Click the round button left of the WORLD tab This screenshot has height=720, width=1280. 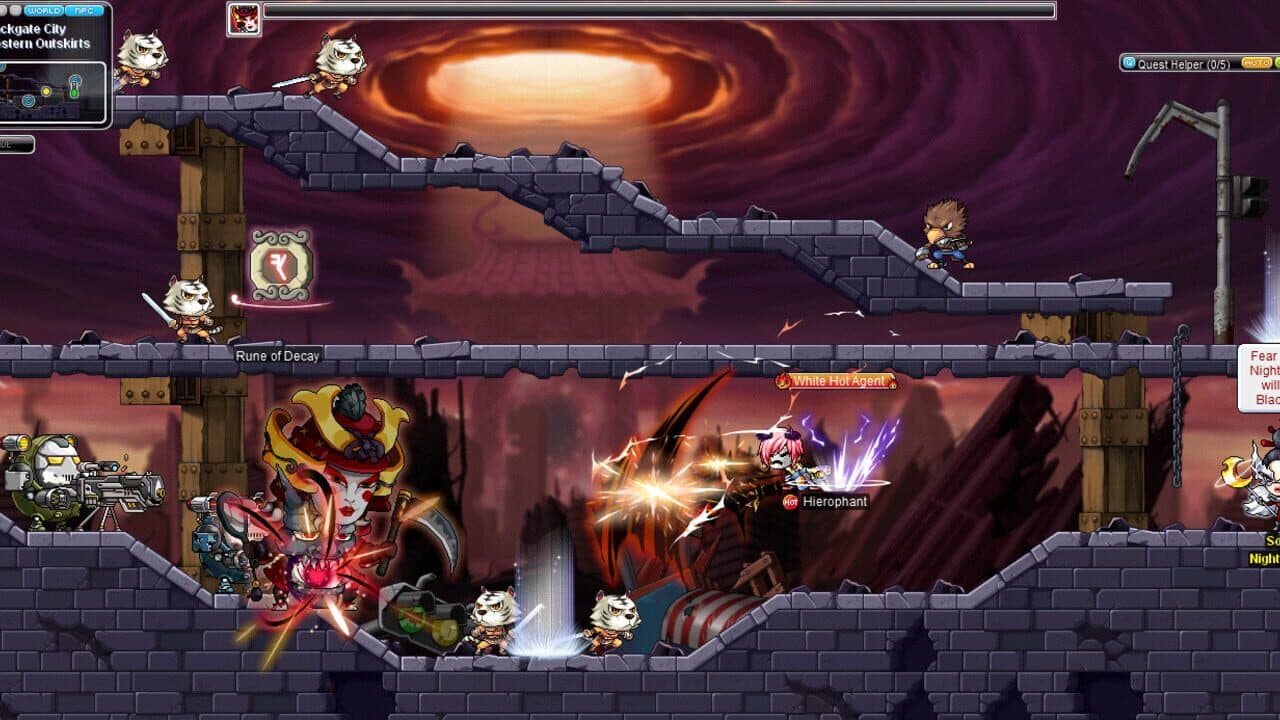pos(17,9)
